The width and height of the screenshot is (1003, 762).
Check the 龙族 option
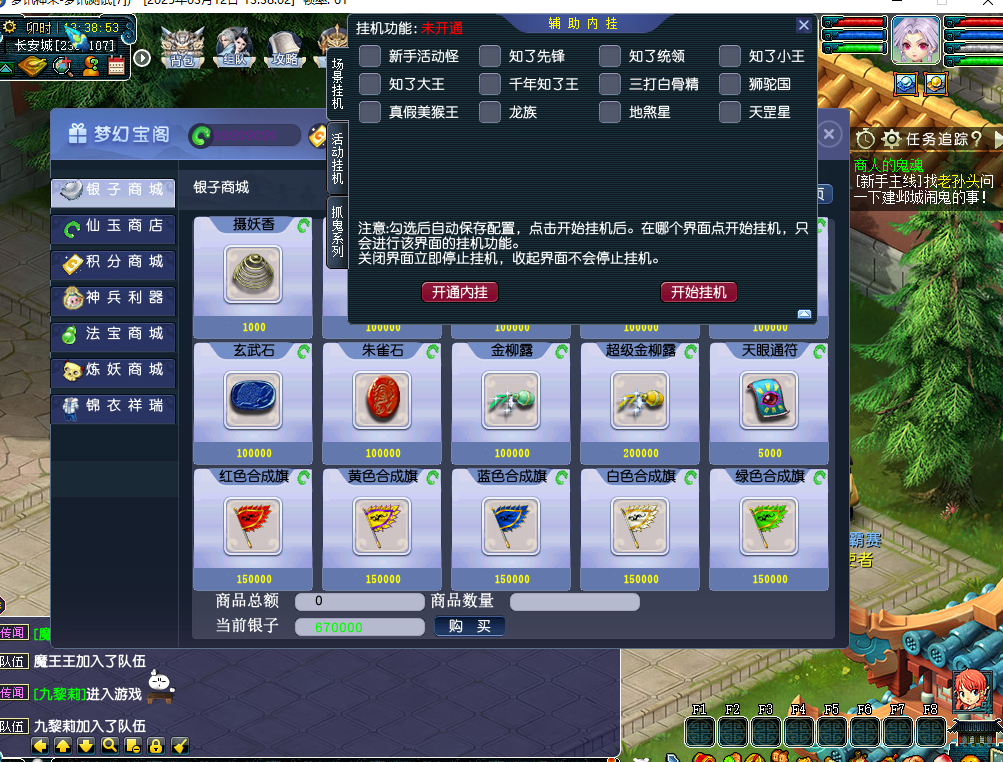click(x=490, y=112)
